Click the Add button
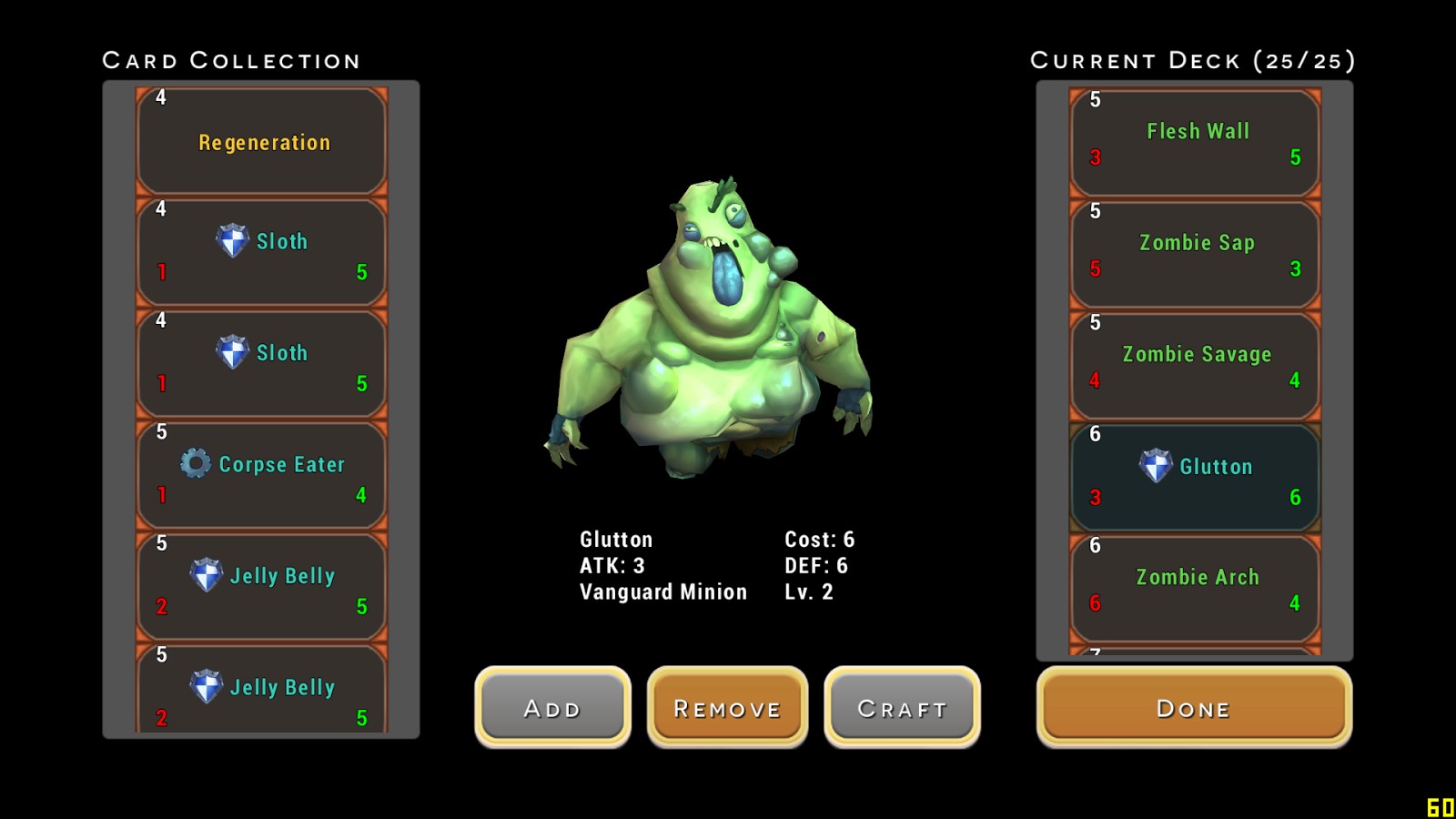Image resolution: width=1456 pixels, height=819 pixels. coord(552,707)
